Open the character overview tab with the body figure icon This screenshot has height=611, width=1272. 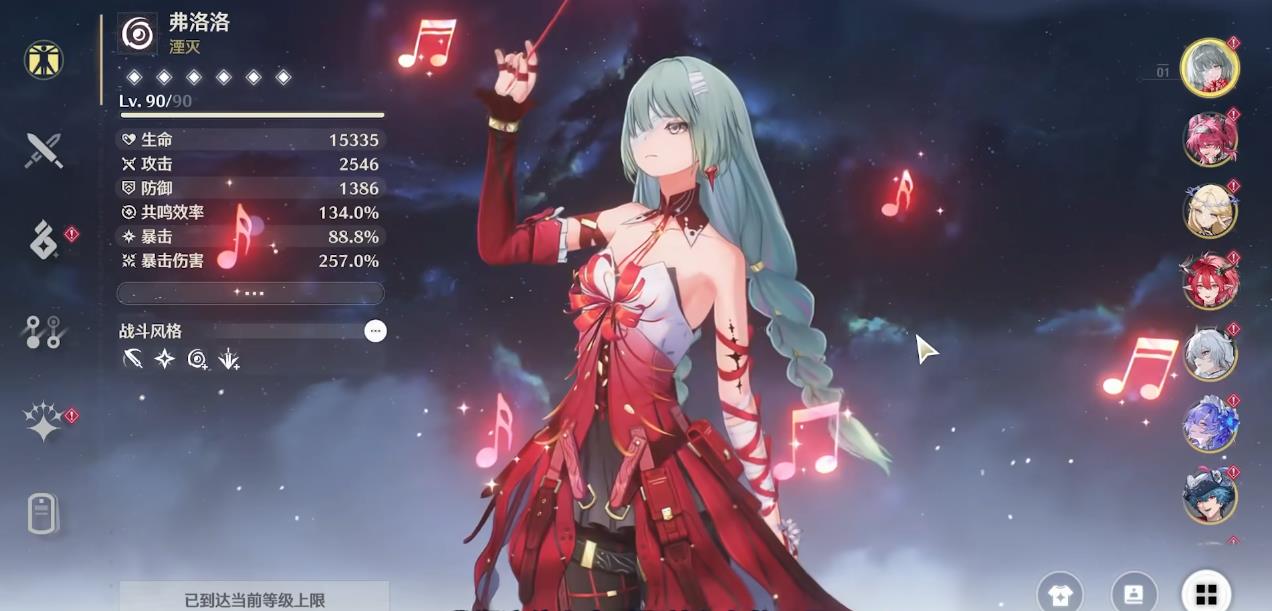[44, 60]
